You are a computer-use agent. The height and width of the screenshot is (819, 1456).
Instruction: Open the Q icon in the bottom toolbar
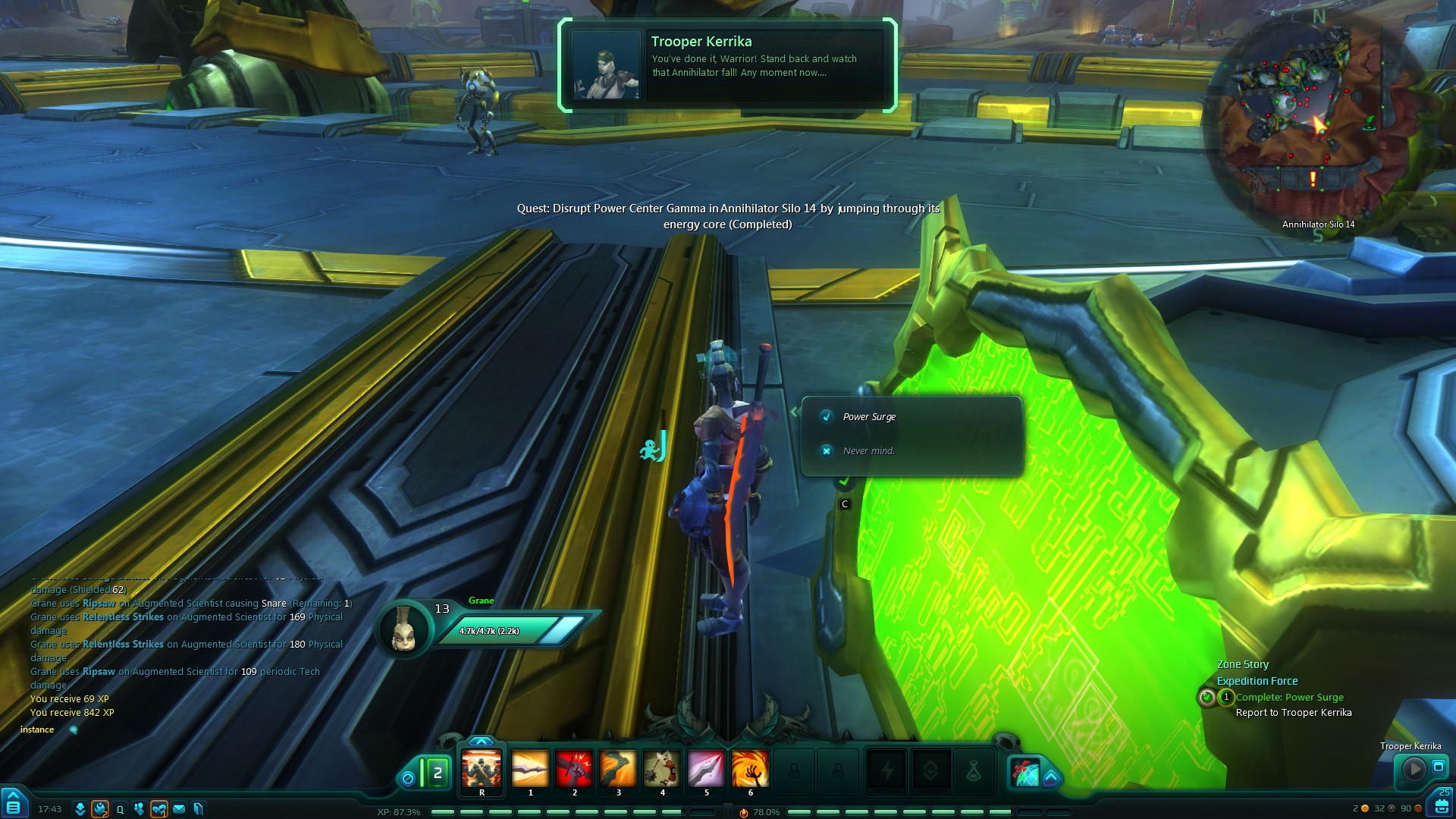[x=120, y=809]
